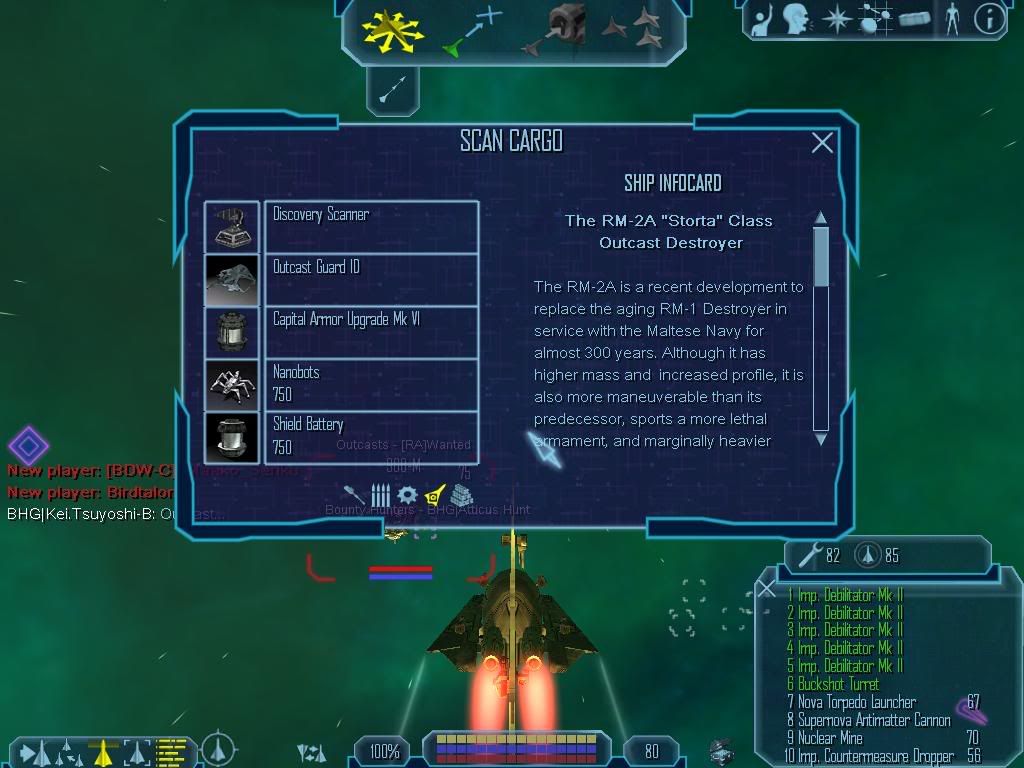
Task: Open the star-shaped Nav Map icon
Action: tap(835, 19)
